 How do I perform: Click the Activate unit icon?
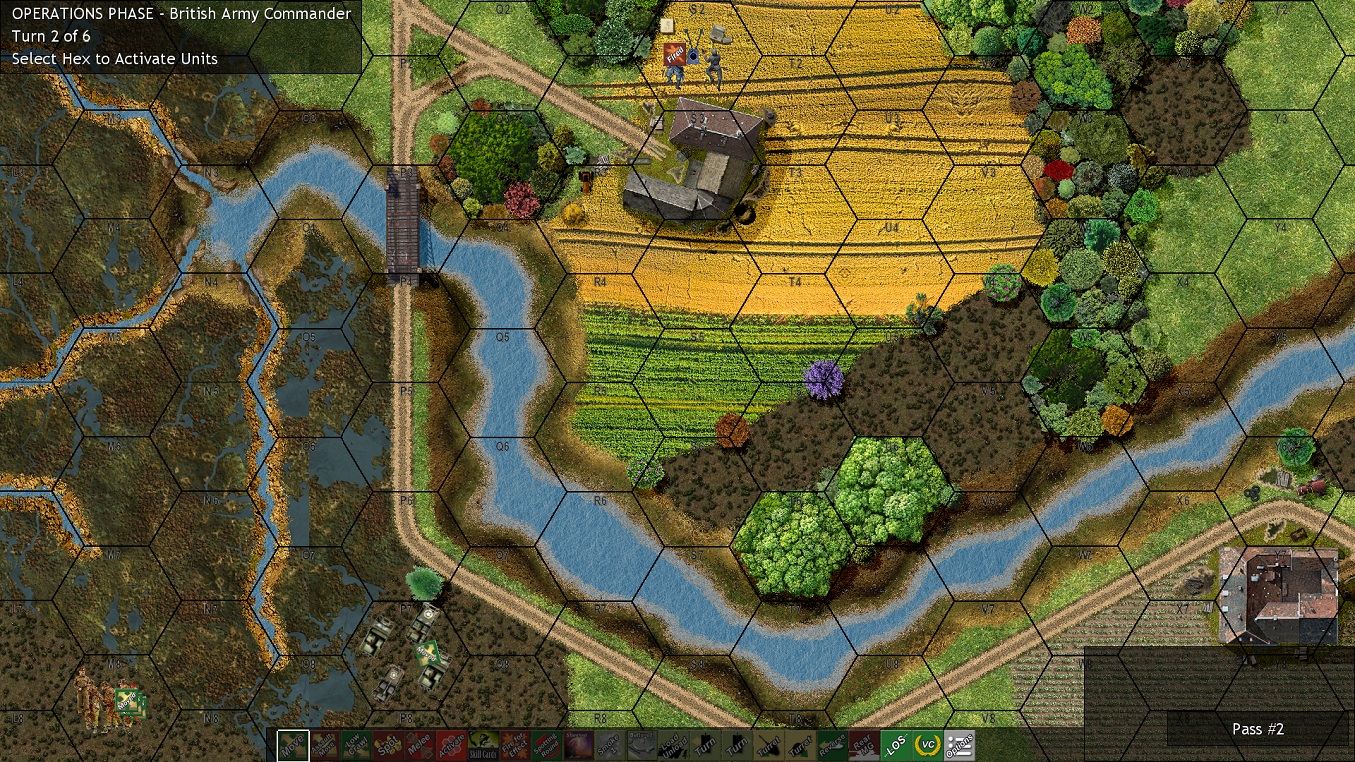[450, 745]
